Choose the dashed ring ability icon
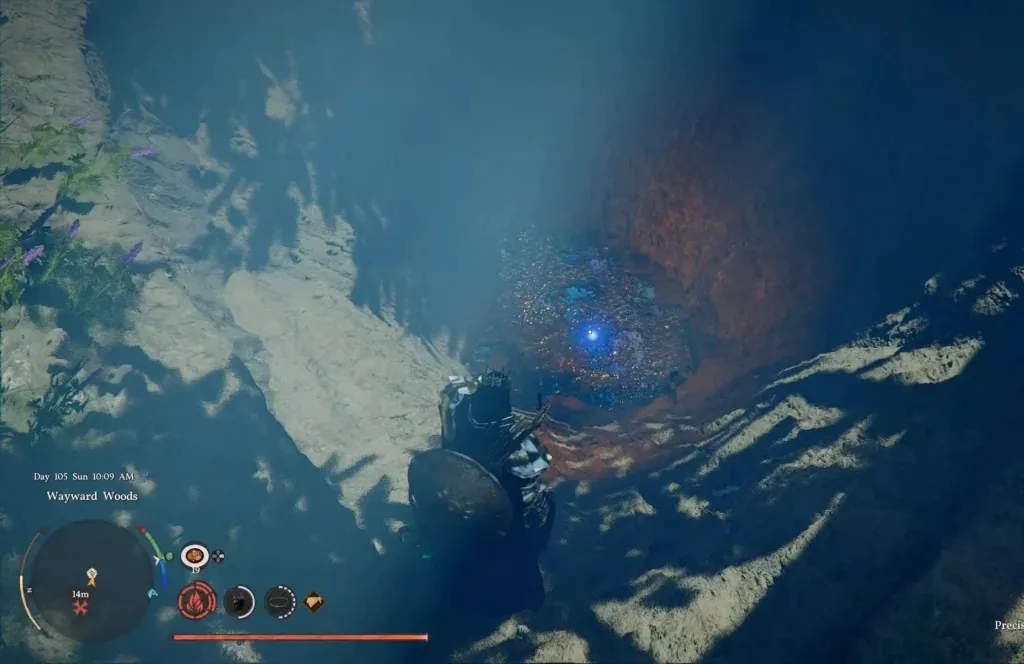The width and height of the screenshot is (1024, 664). pos(280,601)
